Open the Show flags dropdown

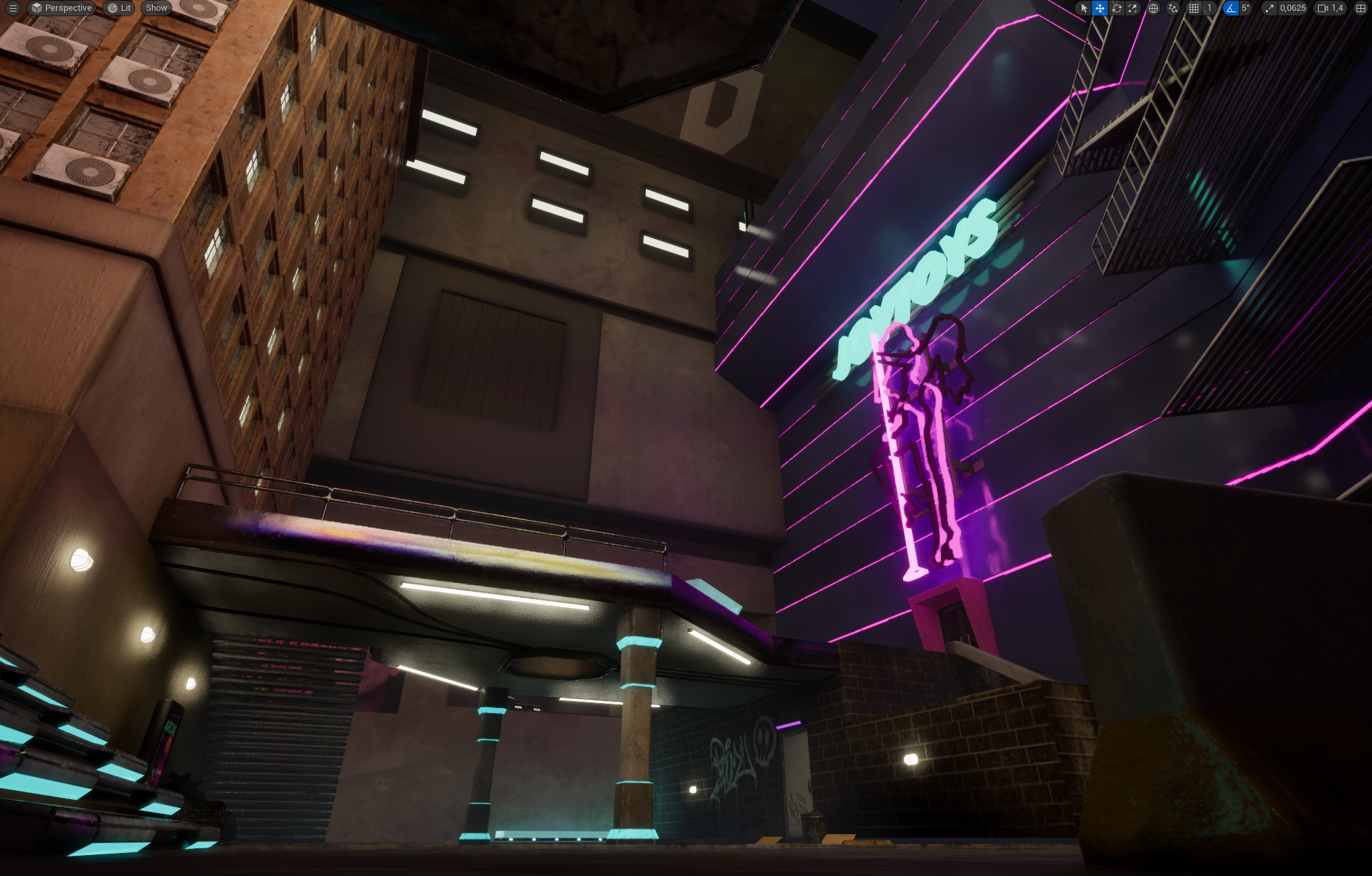[x=155, y=8]
